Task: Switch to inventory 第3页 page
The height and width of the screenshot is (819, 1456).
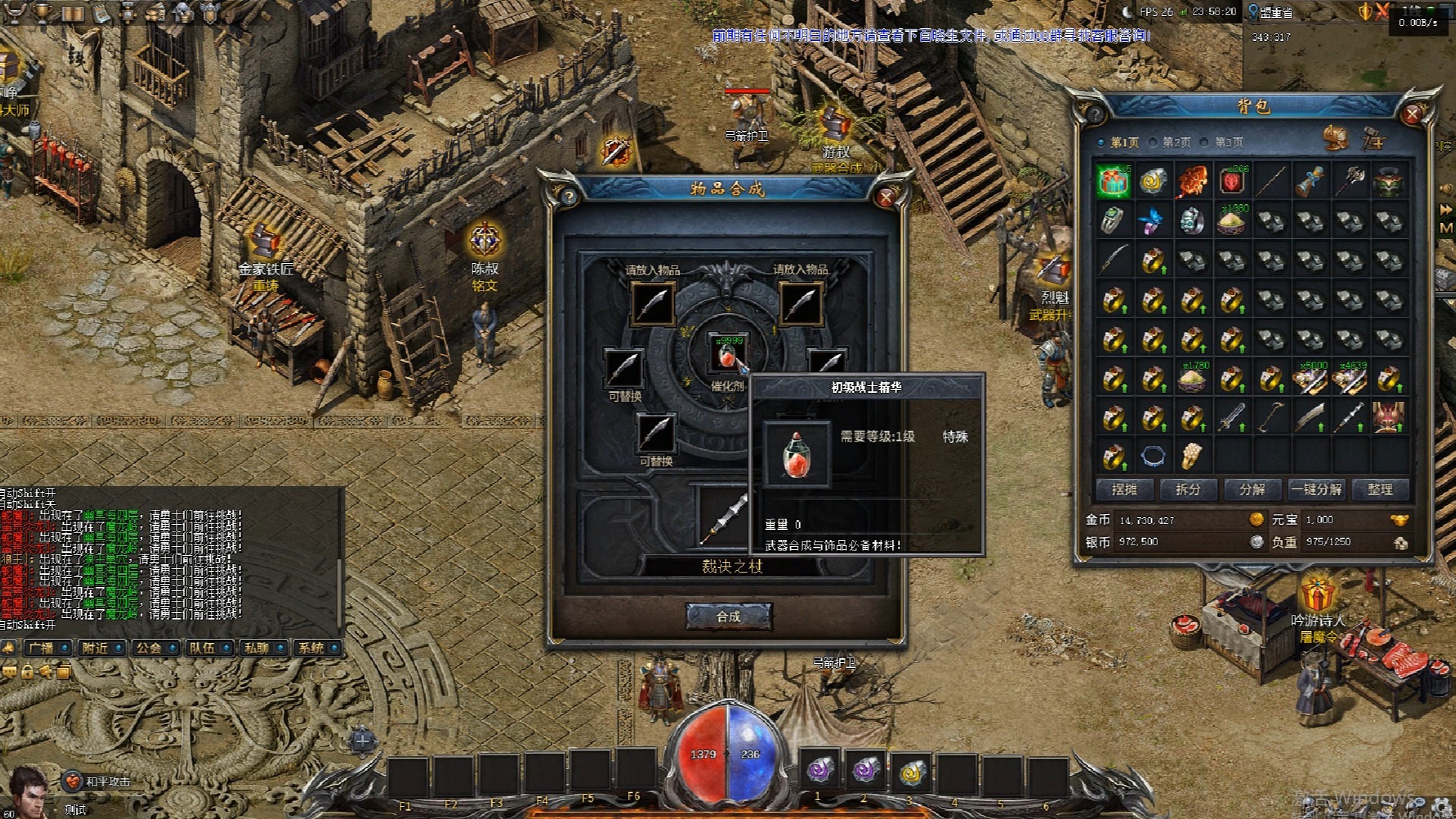Action: coord(1222,143)
